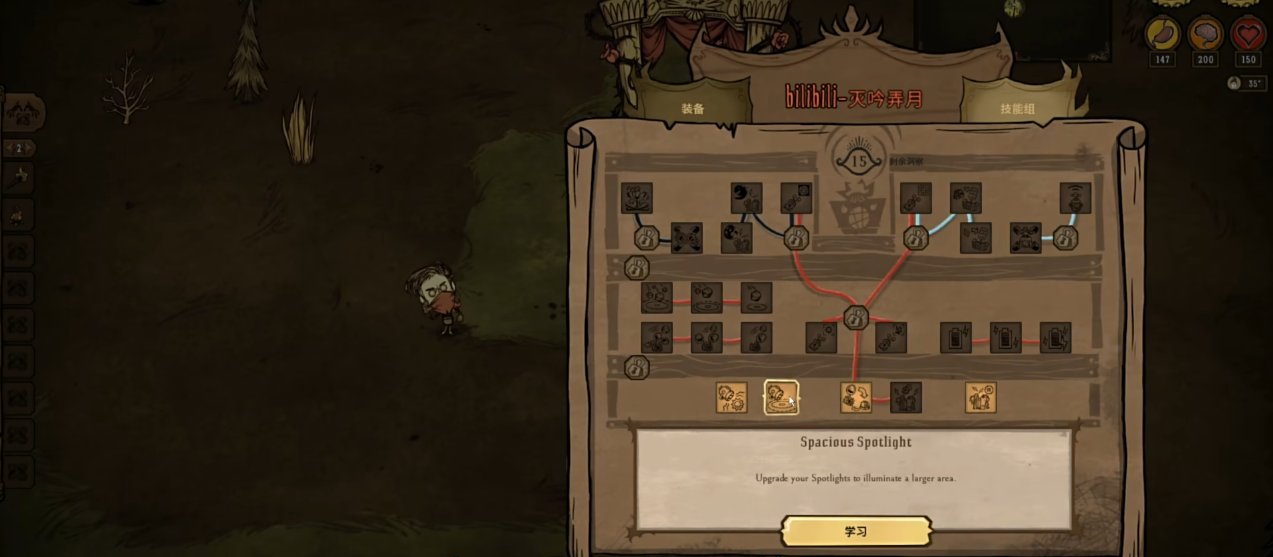The image size is (1273, 557).
Task: Select the wireless signal skill icon
Action: point(1075,198)
